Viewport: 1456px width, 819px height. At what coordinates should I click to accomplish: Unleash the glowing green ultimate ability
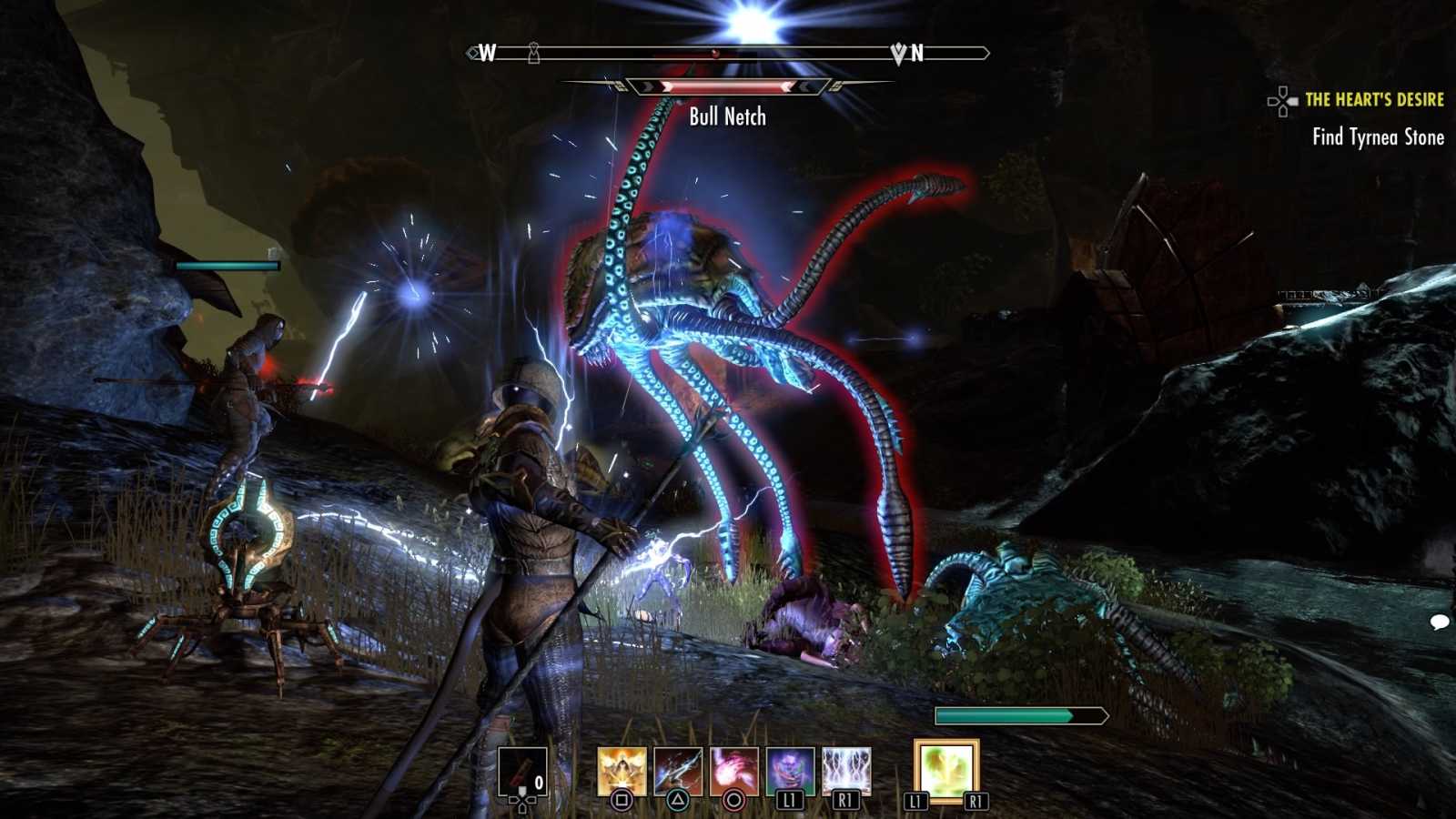[x=945, y=771]
